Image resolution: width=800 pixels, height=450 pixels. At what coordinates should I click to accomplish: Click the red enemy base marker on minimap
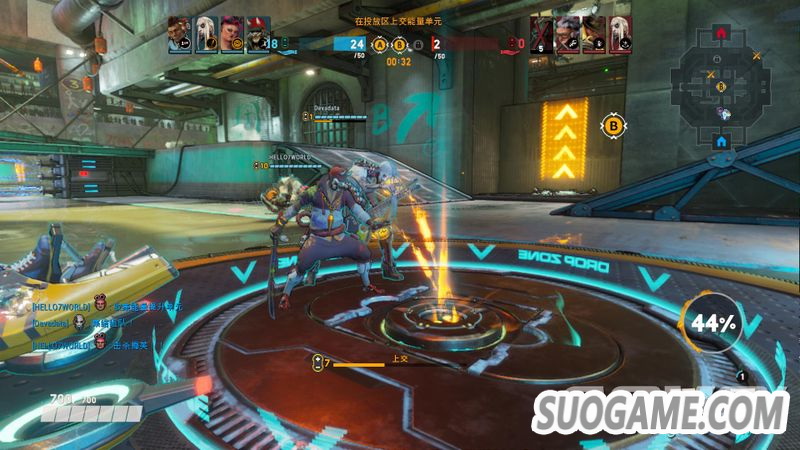coord(721,33)
